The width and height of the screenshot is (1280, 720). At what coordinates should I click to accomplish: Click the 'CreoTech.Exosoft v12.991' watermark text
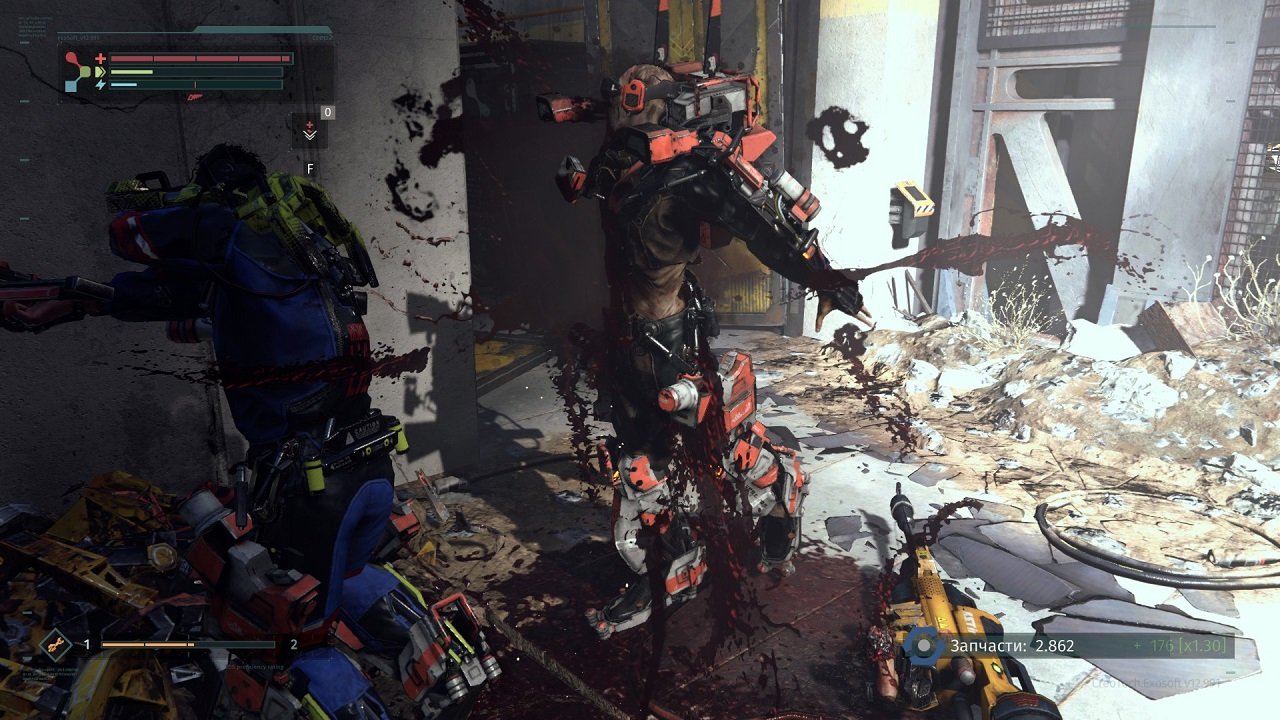[x=1155, y=684]
